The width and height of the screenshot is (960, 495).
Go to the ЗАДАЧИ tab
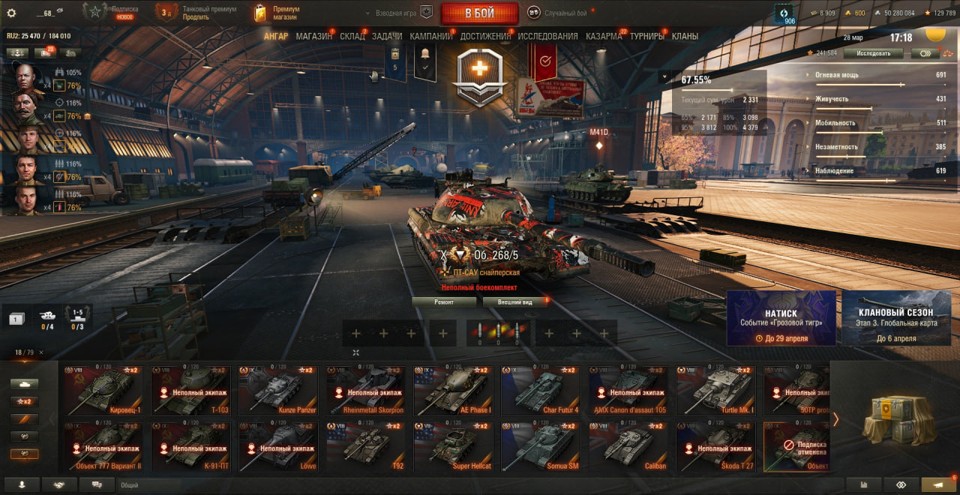(387, 36)
